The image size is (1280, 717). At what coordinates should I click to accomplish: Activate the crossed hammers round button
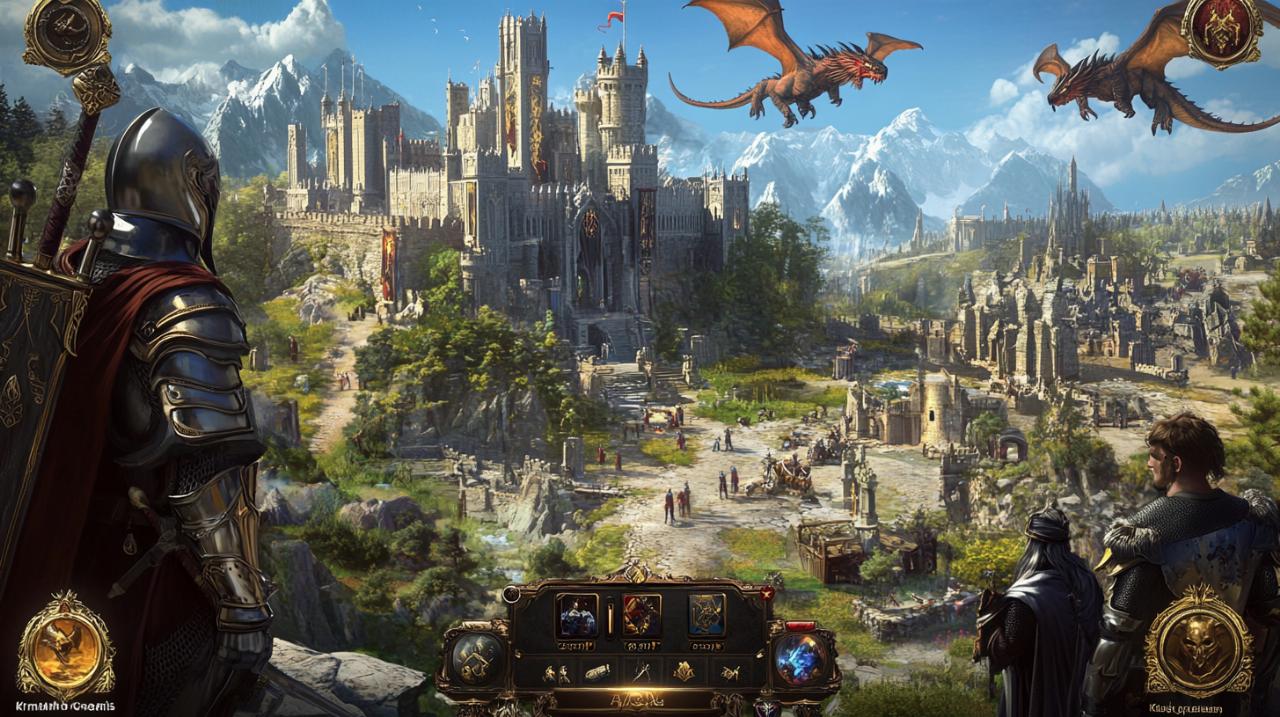(477, 658)
